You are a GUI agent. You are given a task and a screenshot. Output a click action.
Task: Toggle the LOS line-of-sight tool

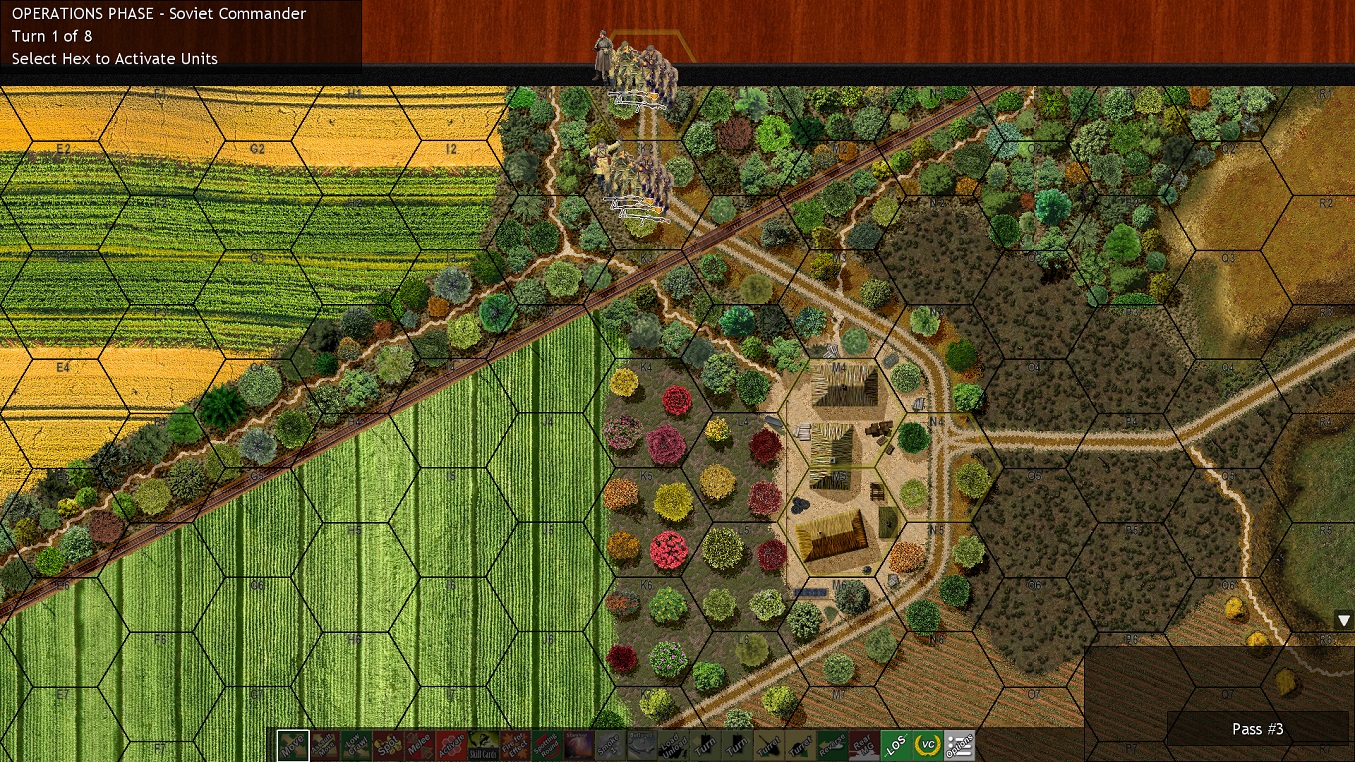(896, 745)
